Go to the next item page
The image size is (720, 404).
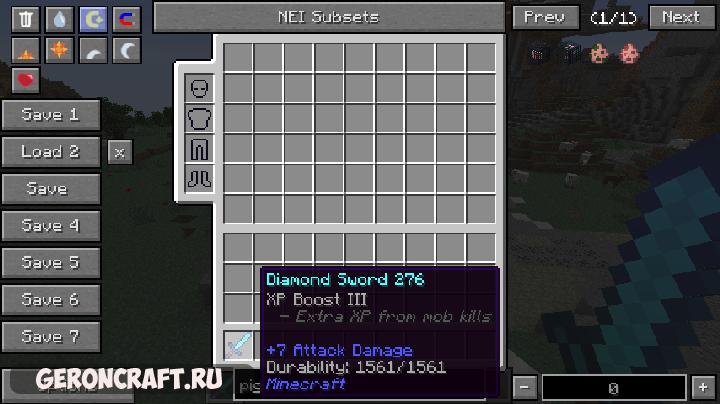pos(680,17)
